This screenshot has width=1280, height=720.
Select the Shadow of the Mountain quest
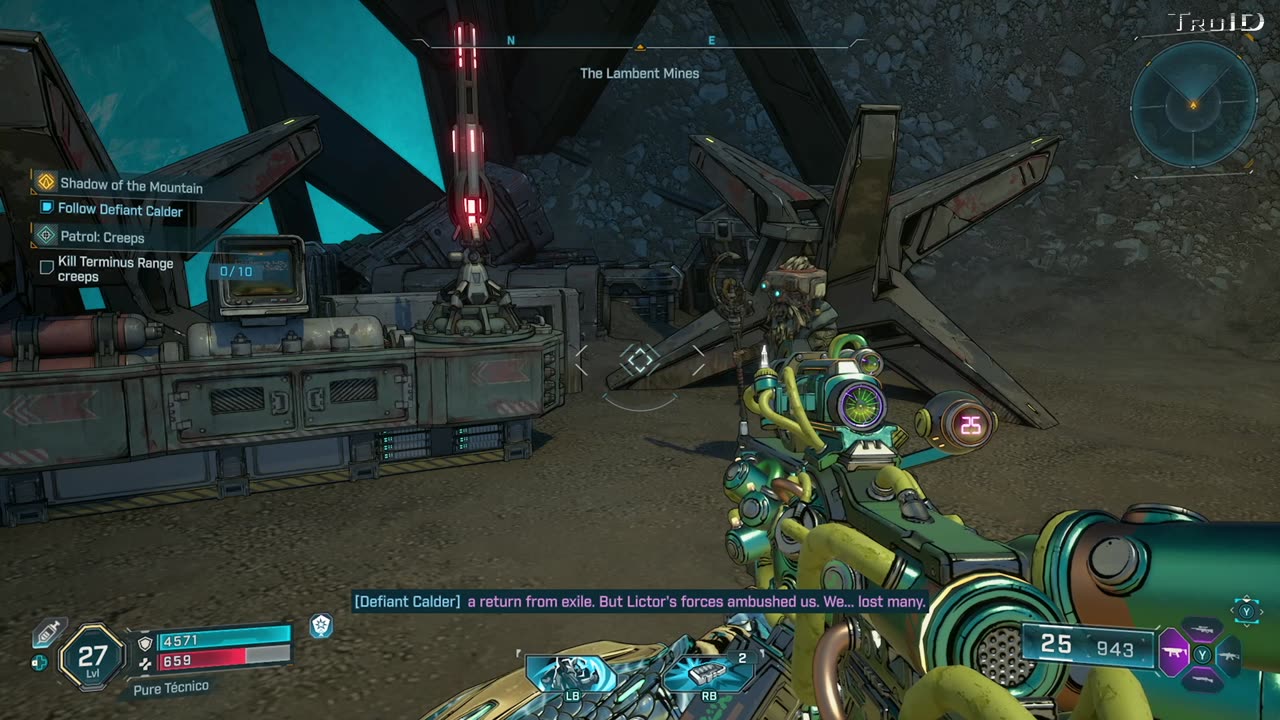click(130, 186)
